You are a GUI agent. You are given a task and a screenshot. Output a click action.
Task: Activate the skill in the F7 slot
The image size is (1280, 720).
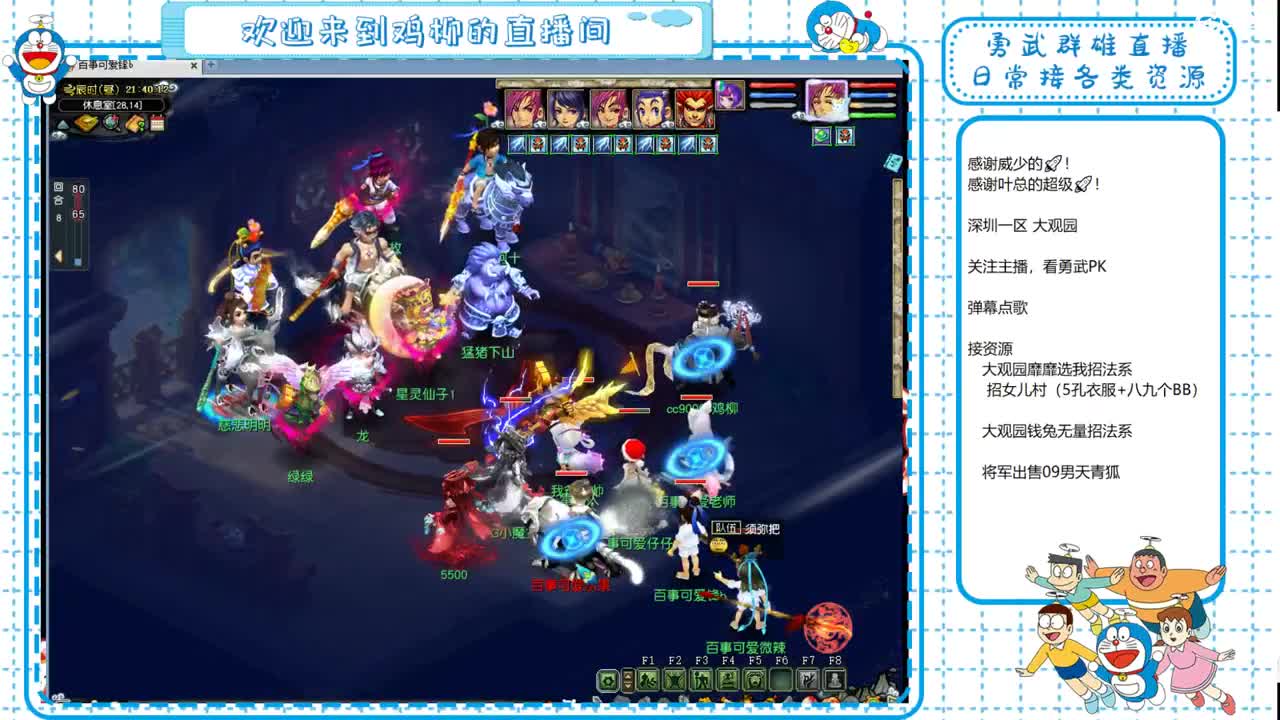pos(808,680)
